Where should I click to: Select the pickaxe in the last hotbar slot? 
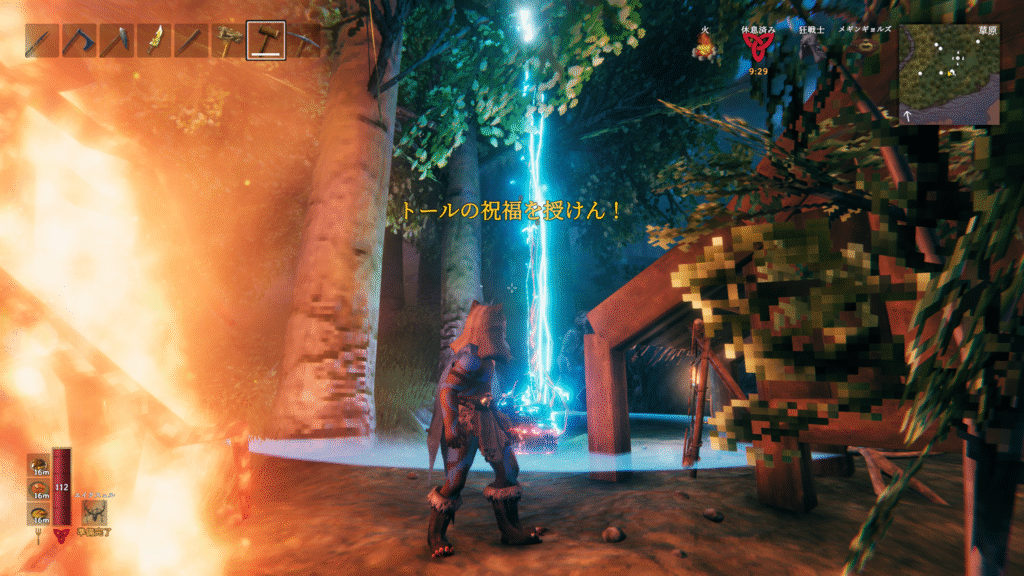click(303, 41)
